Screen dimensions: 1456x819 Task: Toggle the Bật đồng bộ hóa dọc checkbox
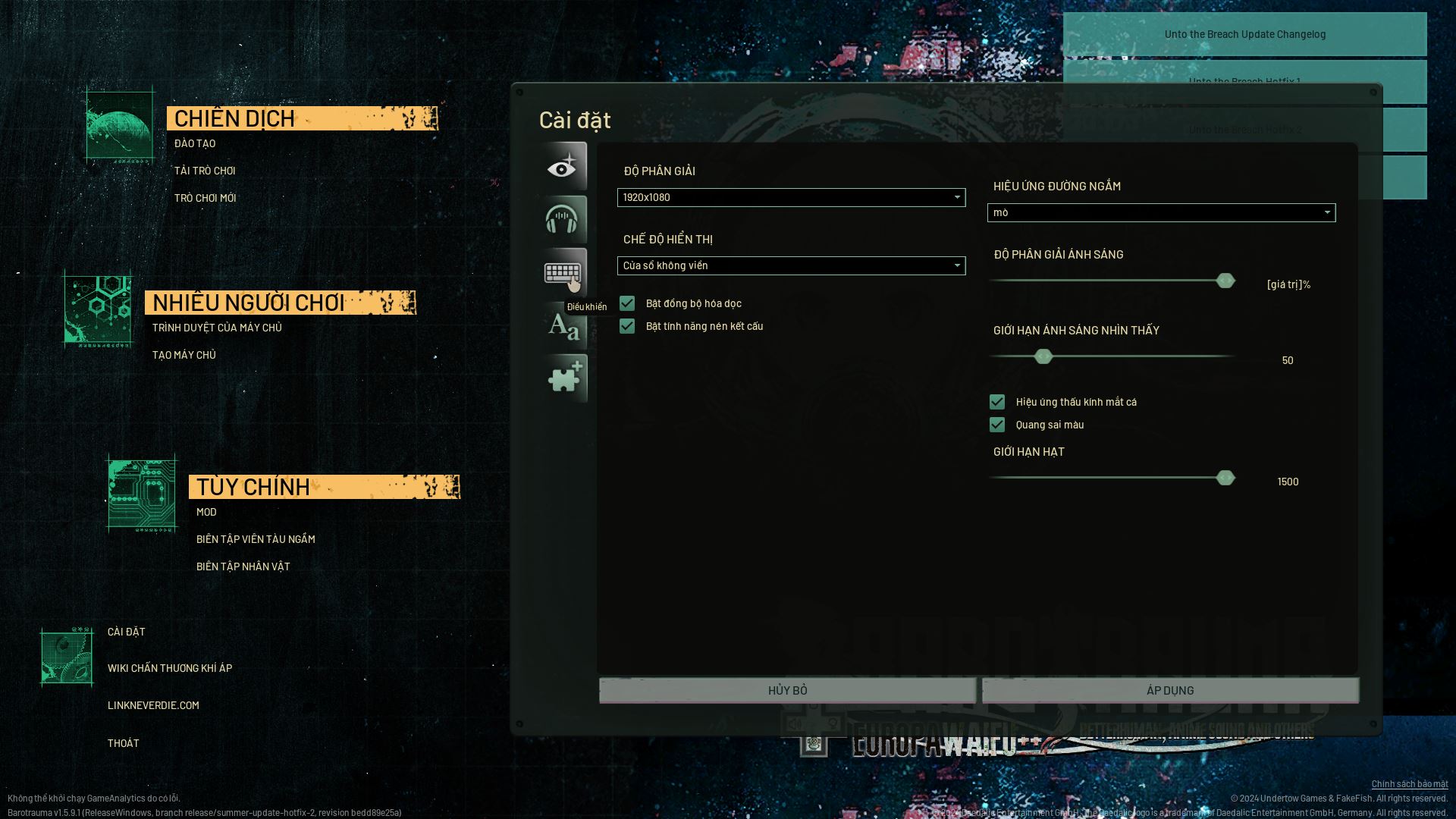pyautogui.click(x=627, y=303)
